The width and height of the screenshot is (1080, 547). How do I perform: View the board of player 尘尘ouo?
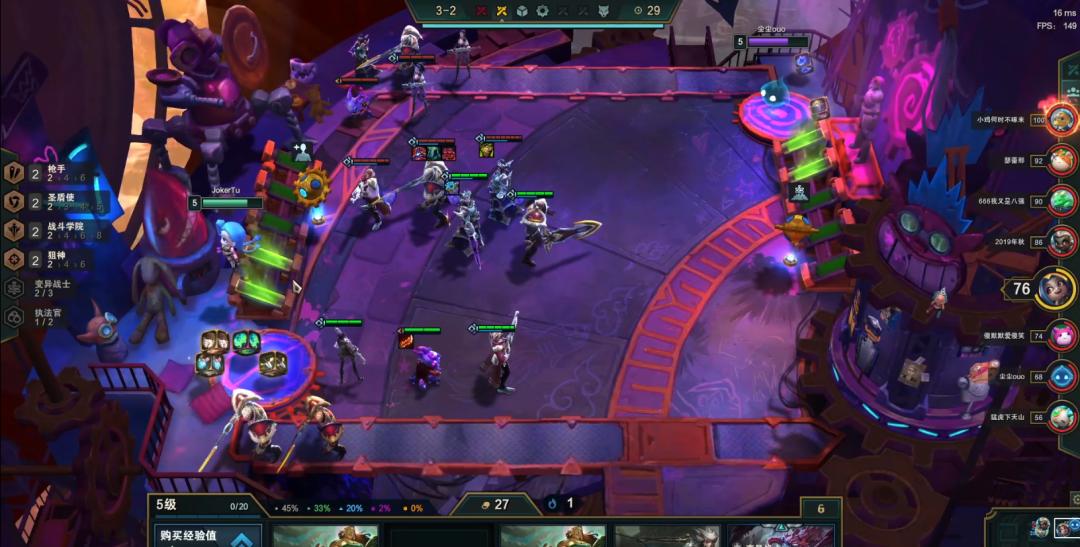point(1062,376)
